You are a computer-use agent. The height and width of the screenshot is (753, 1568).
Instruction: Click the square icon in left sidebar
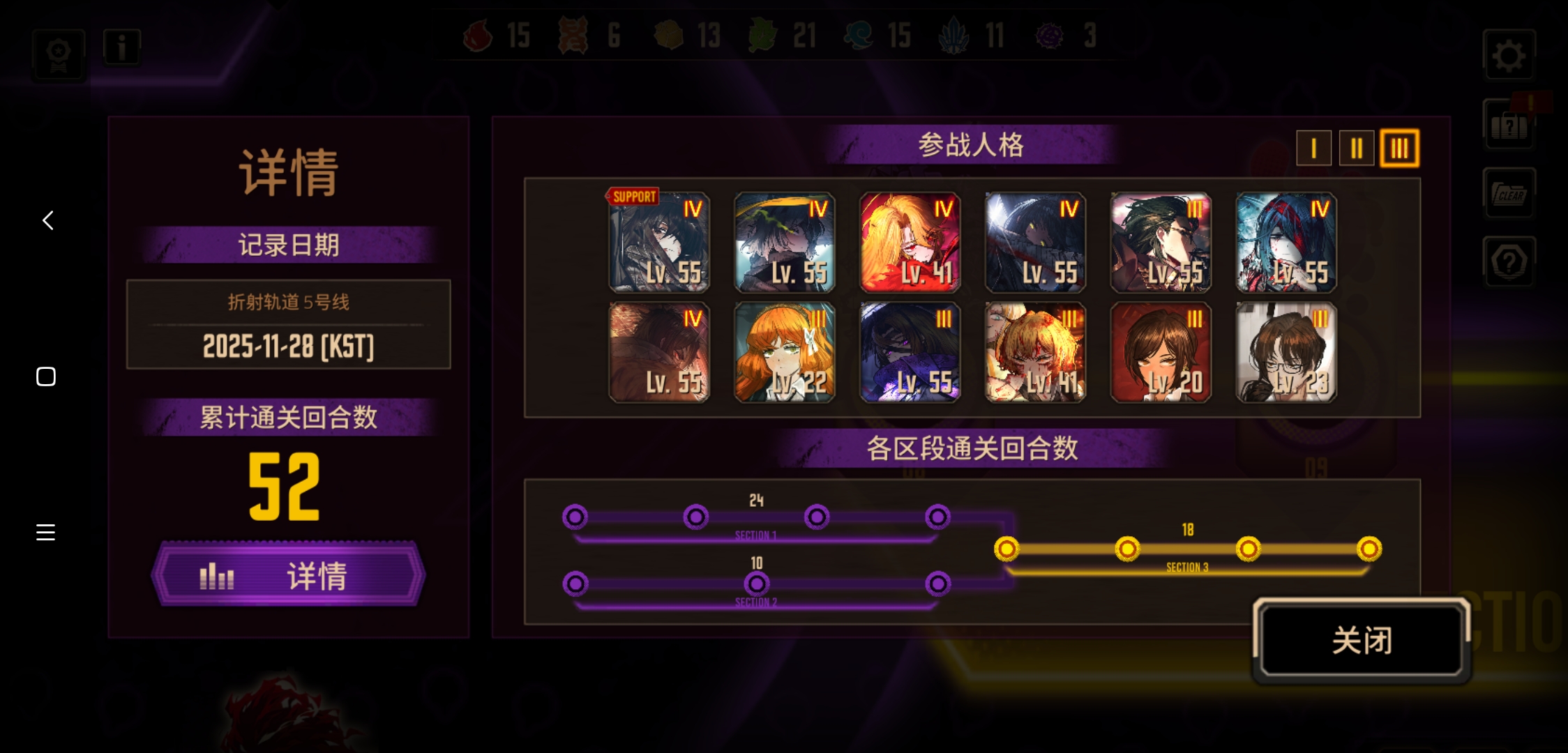pyautogui.click(x=45, y=376)
